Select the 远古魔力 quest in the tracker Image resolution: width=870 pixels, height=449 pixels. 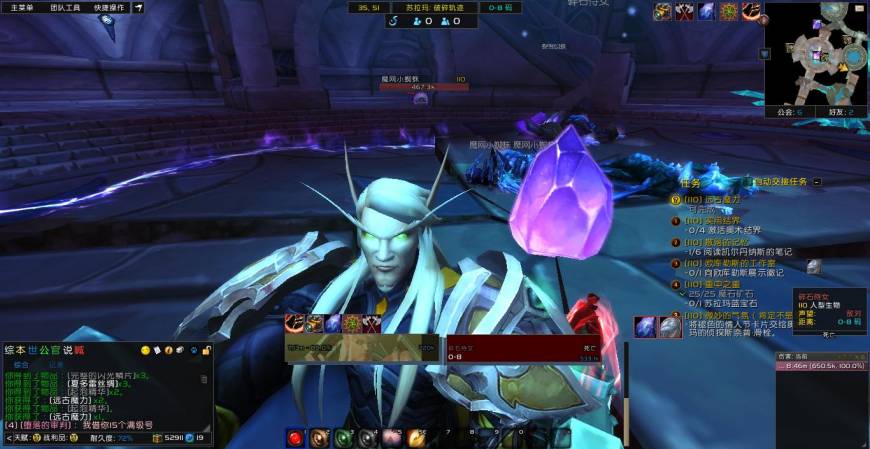[x=712, y=199]
